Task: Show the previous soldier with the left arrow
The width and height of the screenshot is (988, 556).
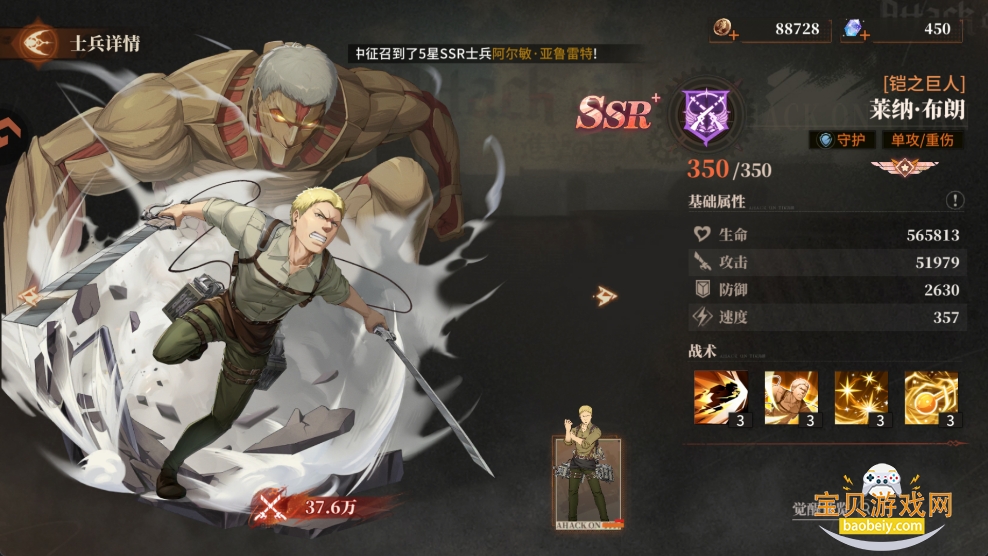Action: click(x=28, y=296)
